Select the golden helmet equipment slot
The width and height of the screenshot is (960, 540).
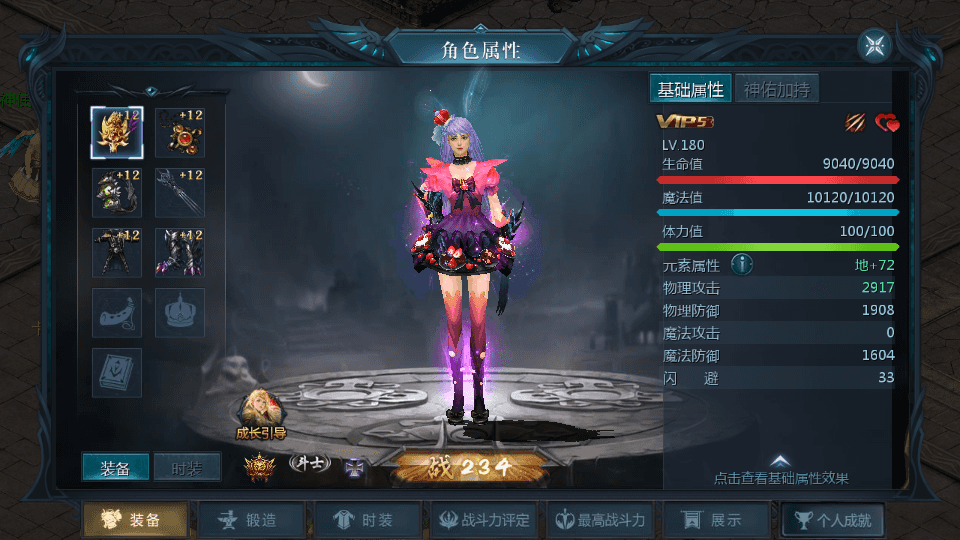[117, 133]
